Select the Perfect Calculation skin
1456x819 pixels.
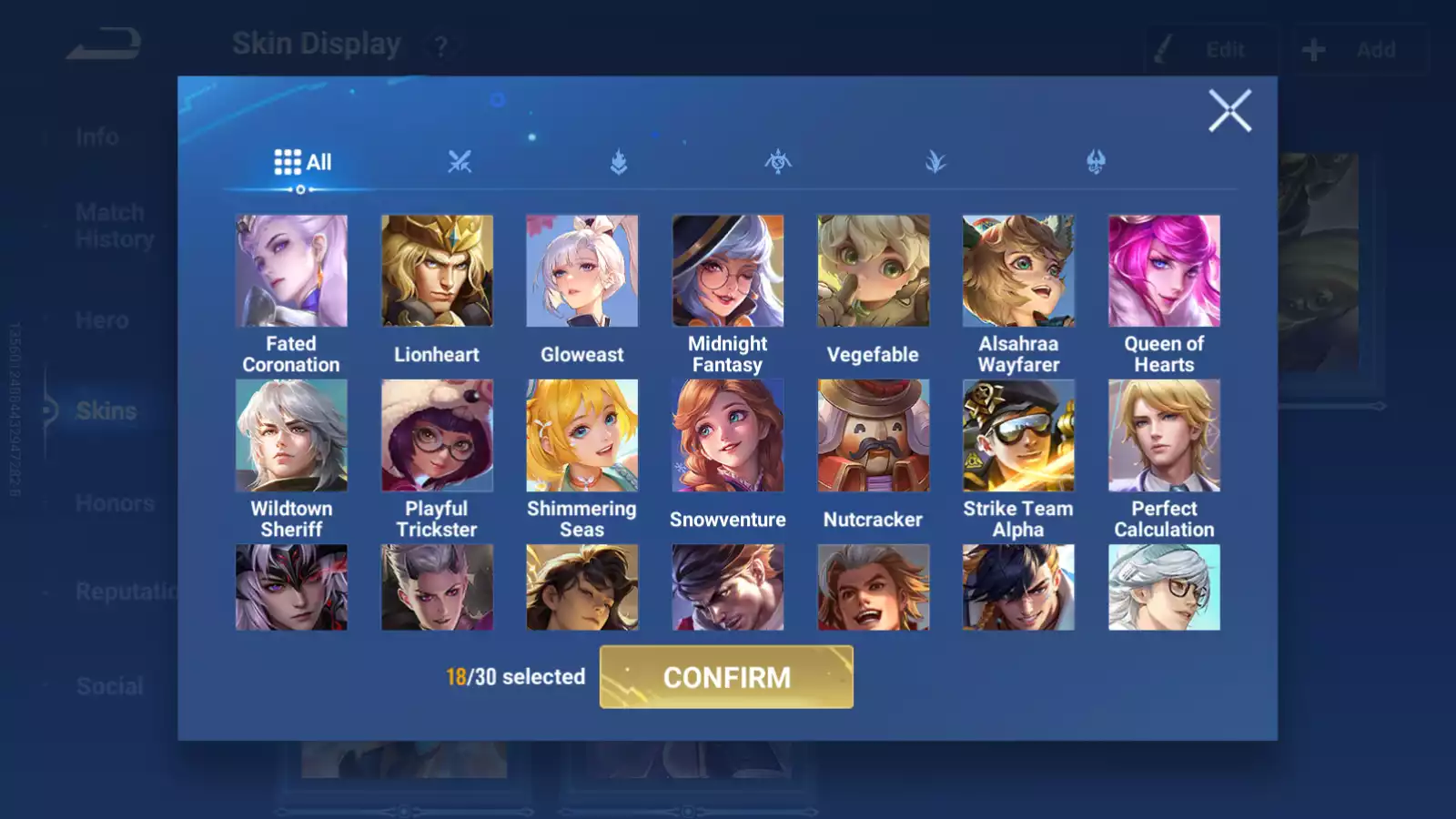[1164, 436]
